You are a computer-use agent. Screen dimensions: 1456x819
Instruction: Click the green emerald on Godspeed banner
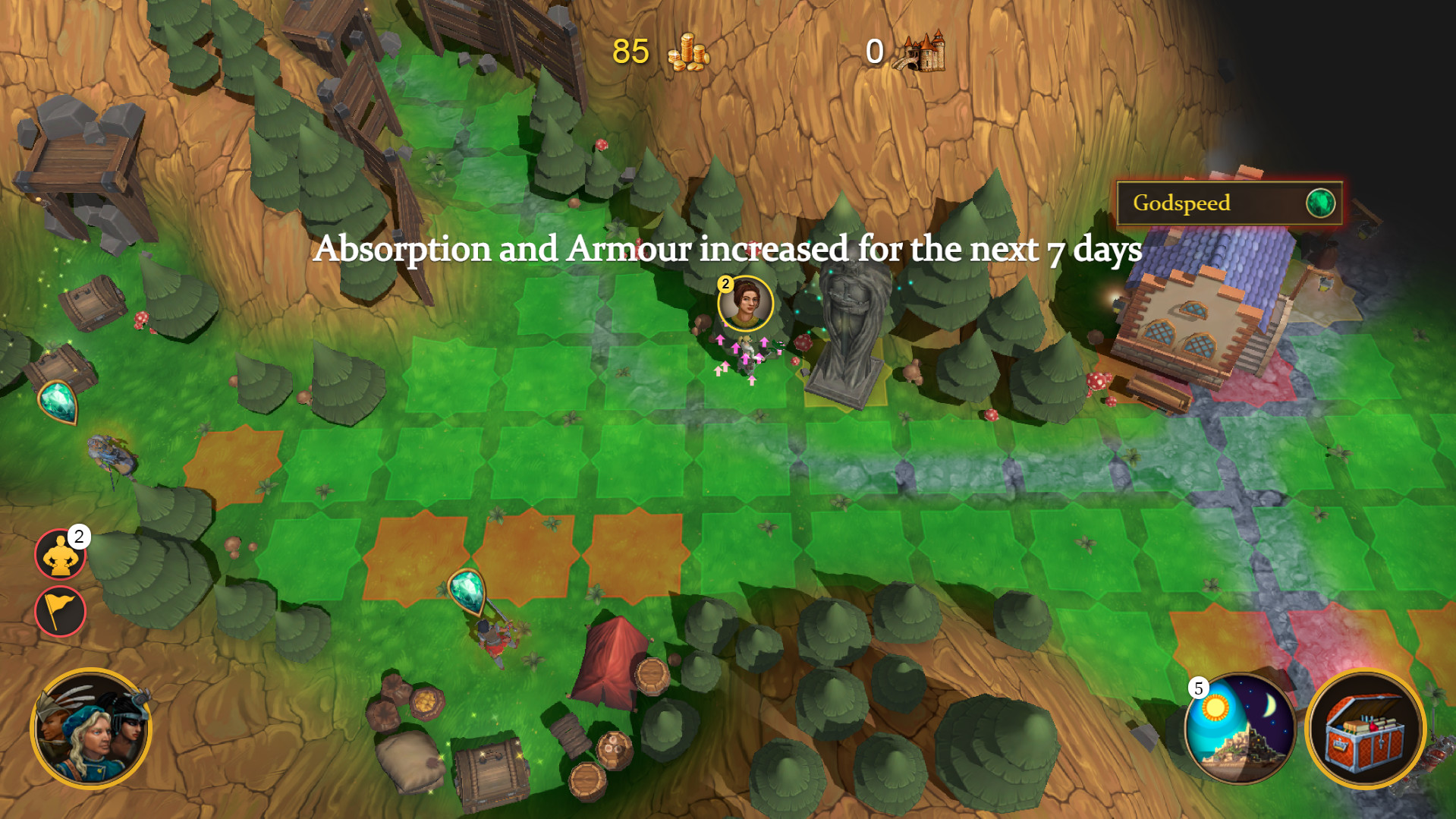[1320, 203]
